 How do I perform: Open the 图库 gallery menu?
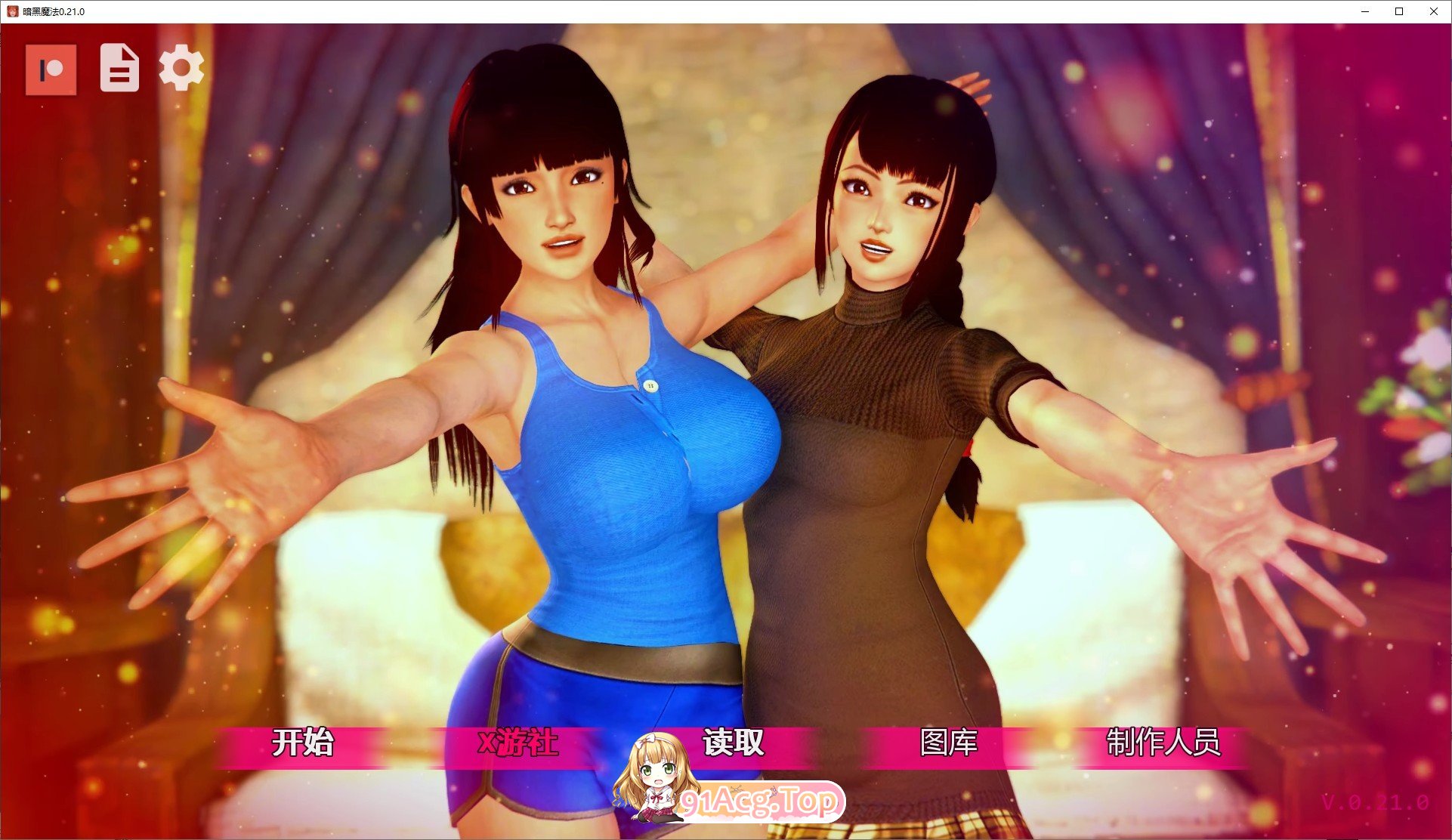pos(949,743)
